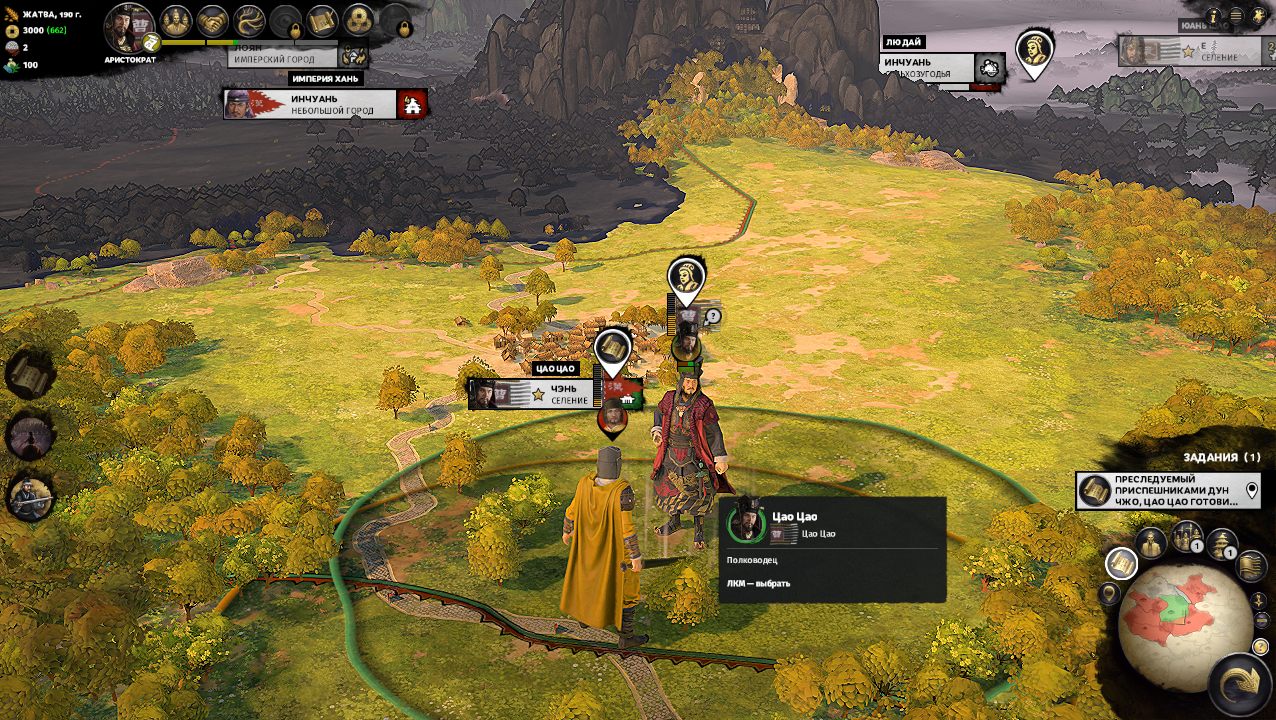Zoom to the mission location pin

coord(1252,491)
